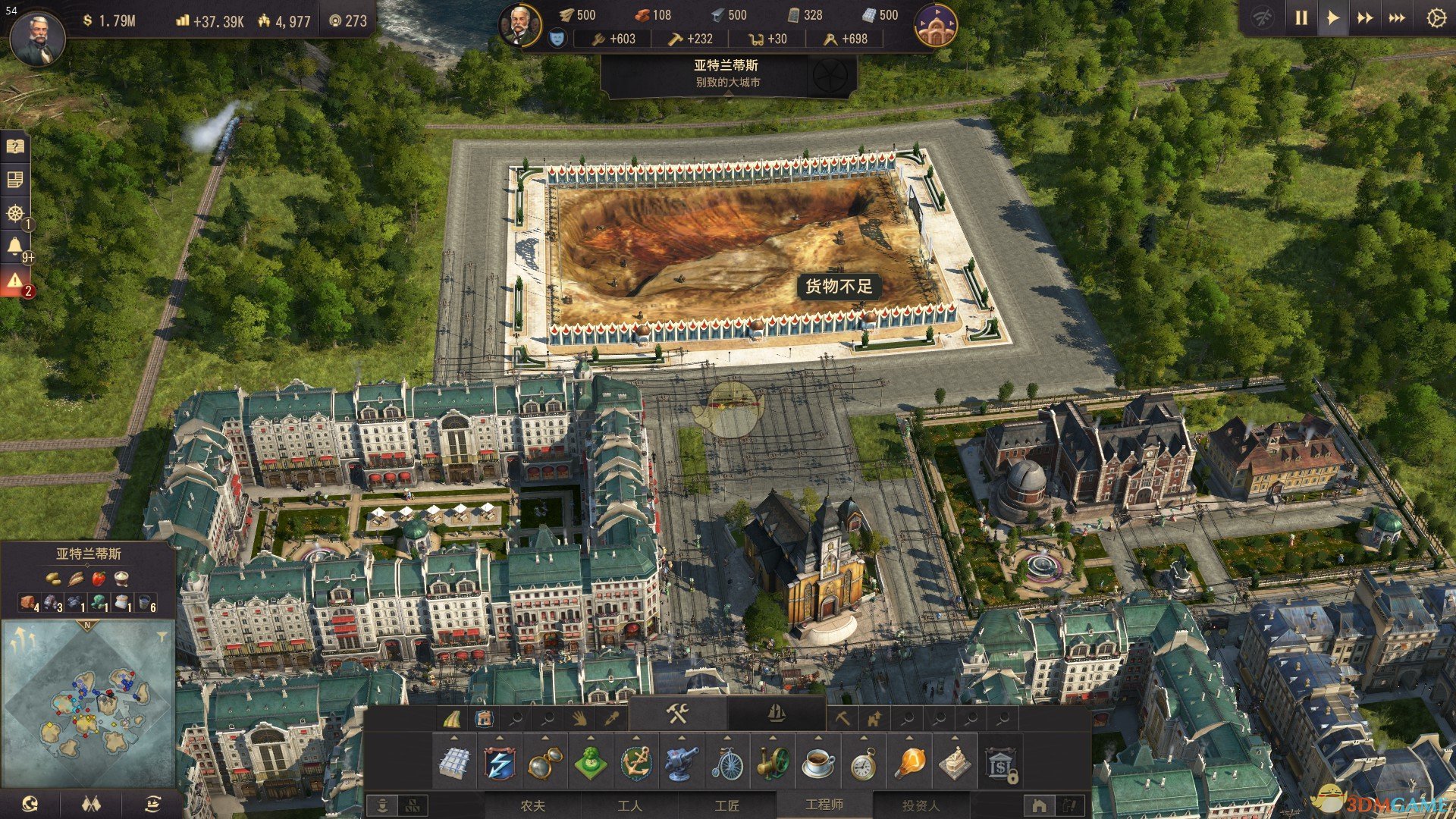Pause the game

pyautogui.click(x=1301, y=18)
